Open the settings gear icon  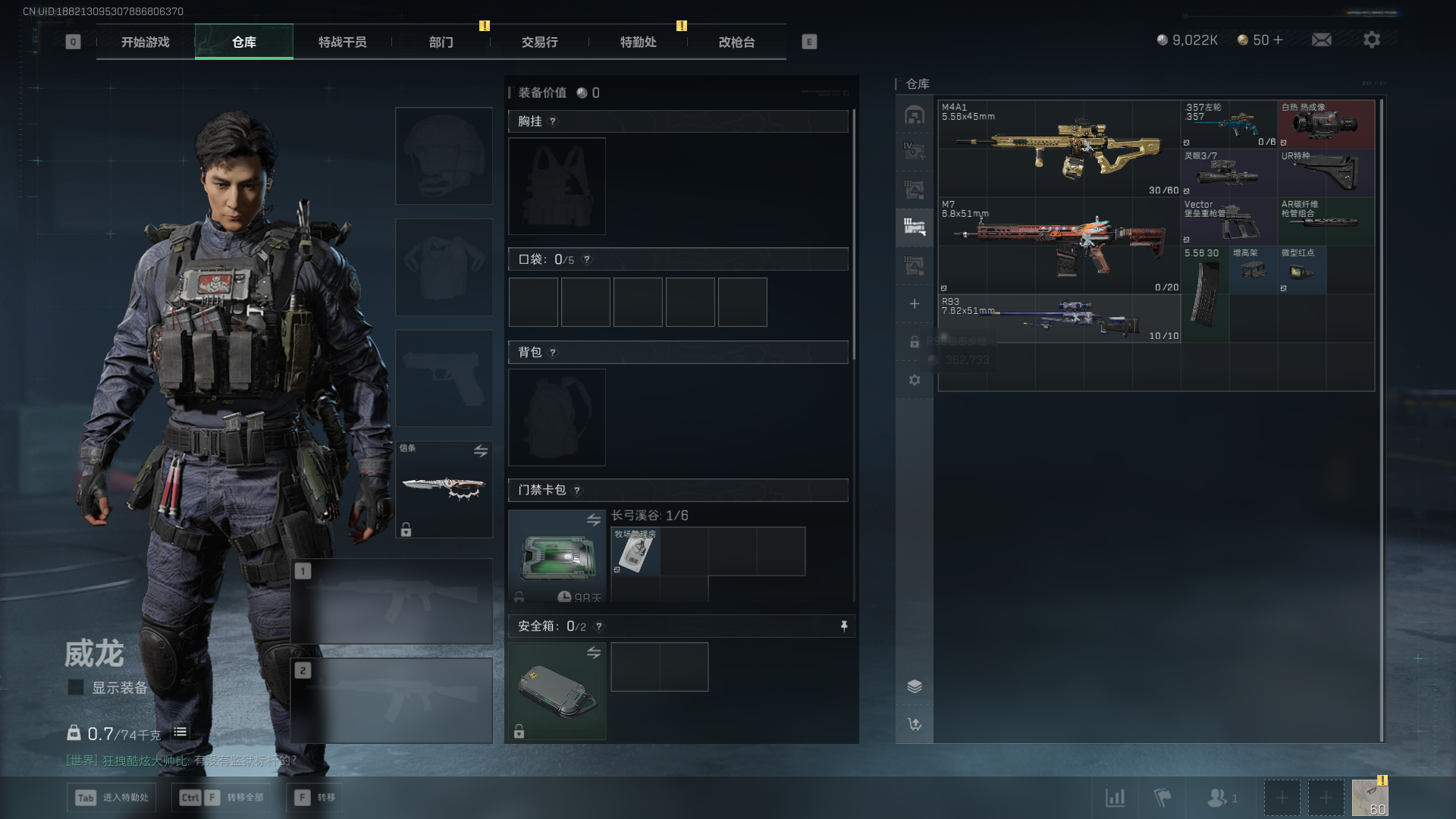coord(1371,39)
